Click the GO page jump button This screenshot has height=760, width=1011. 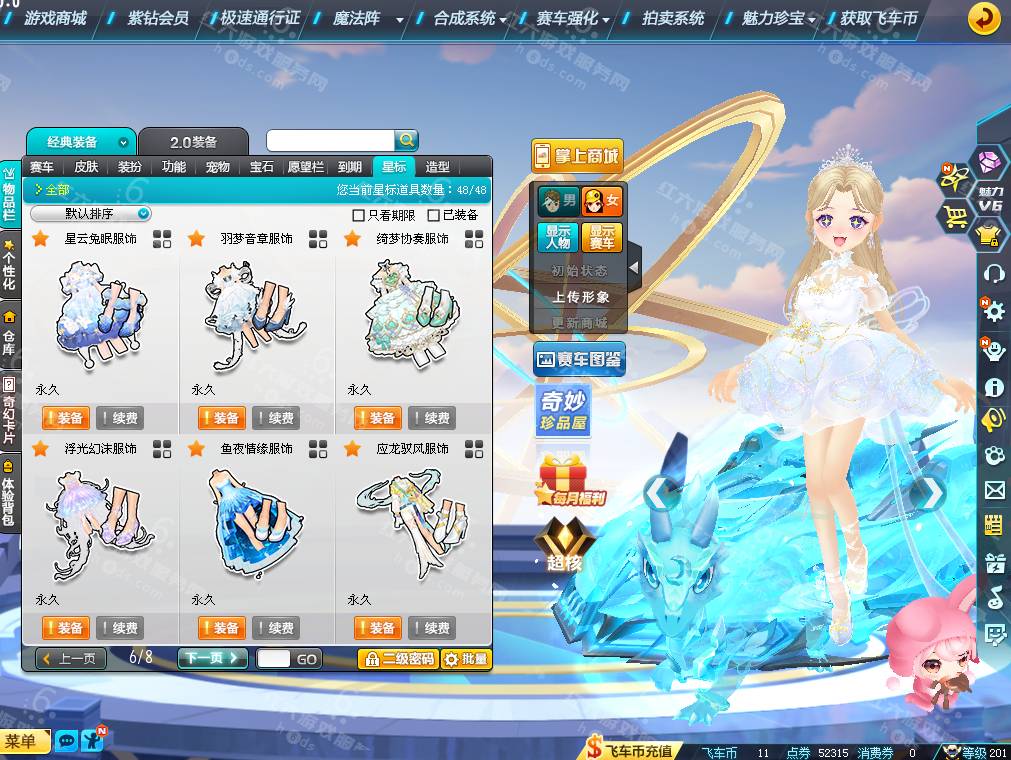pos(307,659)
